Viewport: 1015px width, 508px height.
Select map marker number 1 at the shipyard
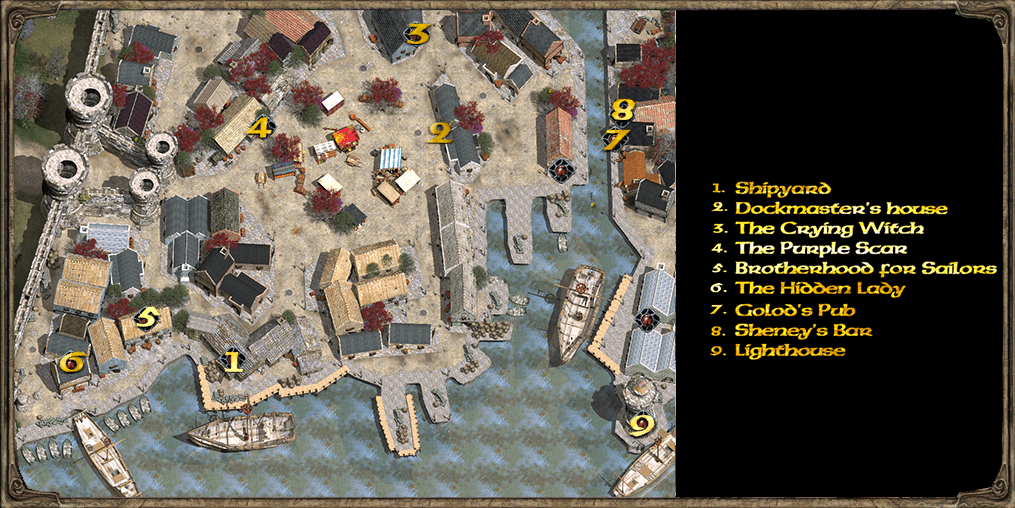[x=232, y=361]
